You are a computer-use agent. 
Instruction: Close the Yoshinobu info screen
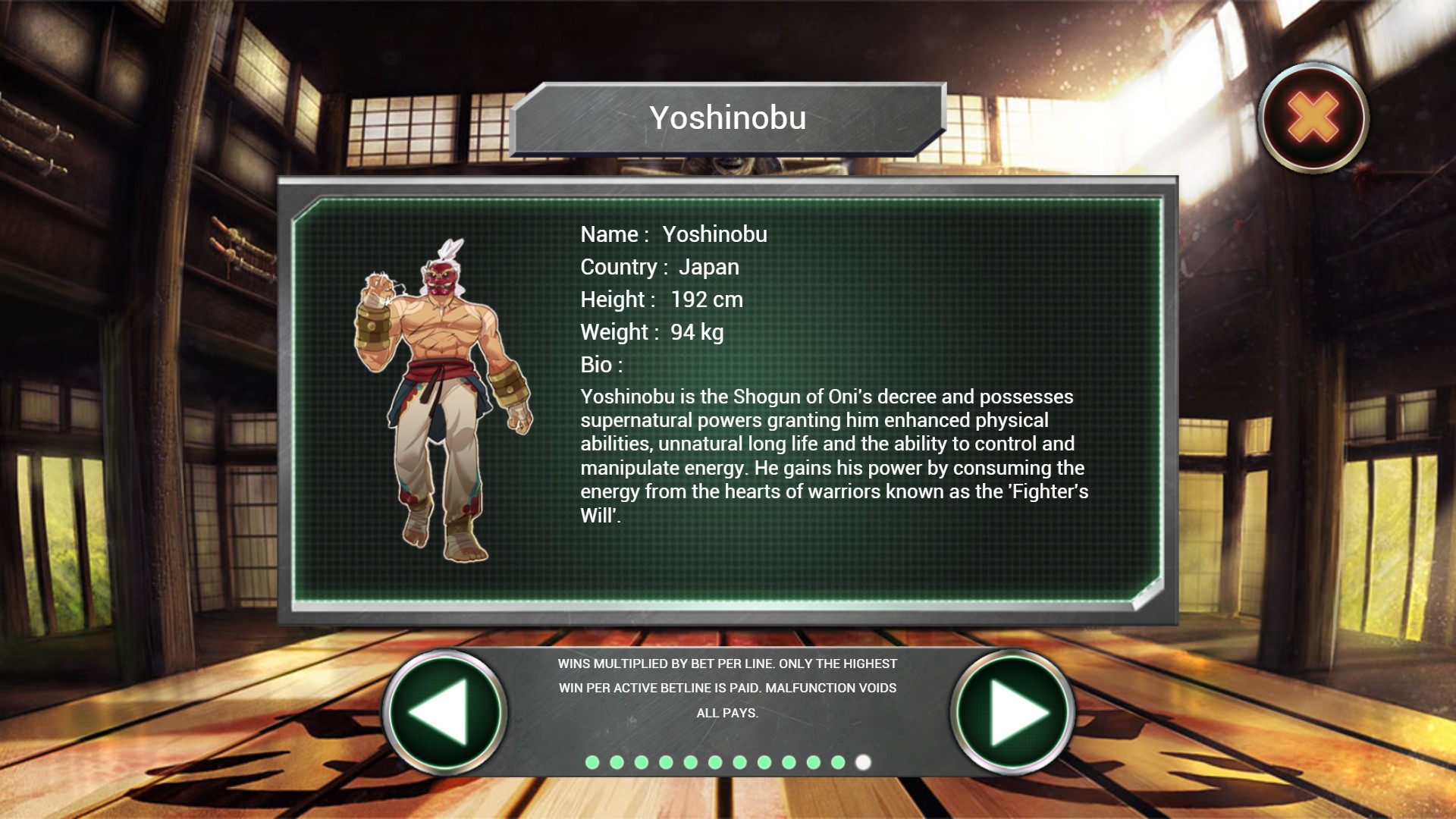tap(1313, 118)
